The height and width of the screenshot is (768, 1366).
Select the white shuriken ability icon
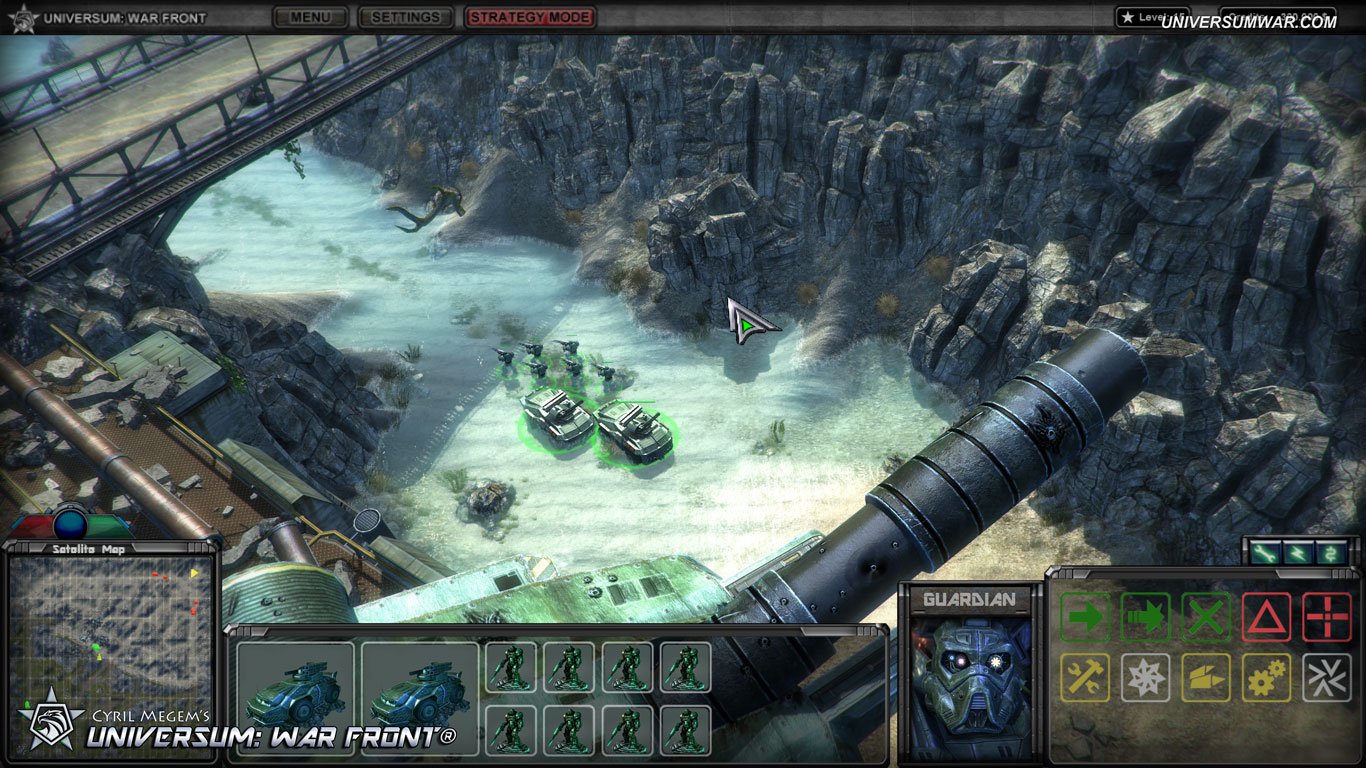coord(1145,675)
